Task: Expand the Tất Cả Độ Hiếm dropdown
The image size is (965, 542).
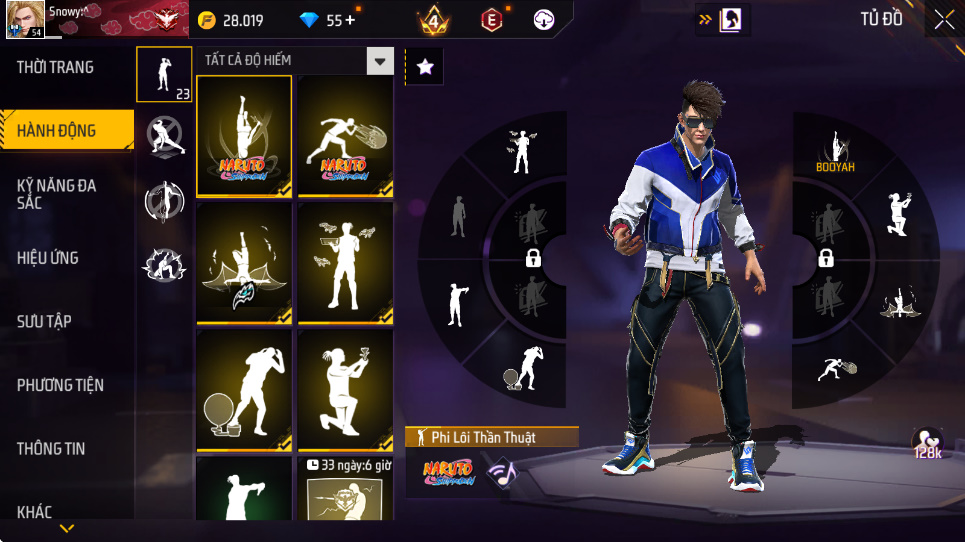Action: pyautogui.click(x=379, y=61)
